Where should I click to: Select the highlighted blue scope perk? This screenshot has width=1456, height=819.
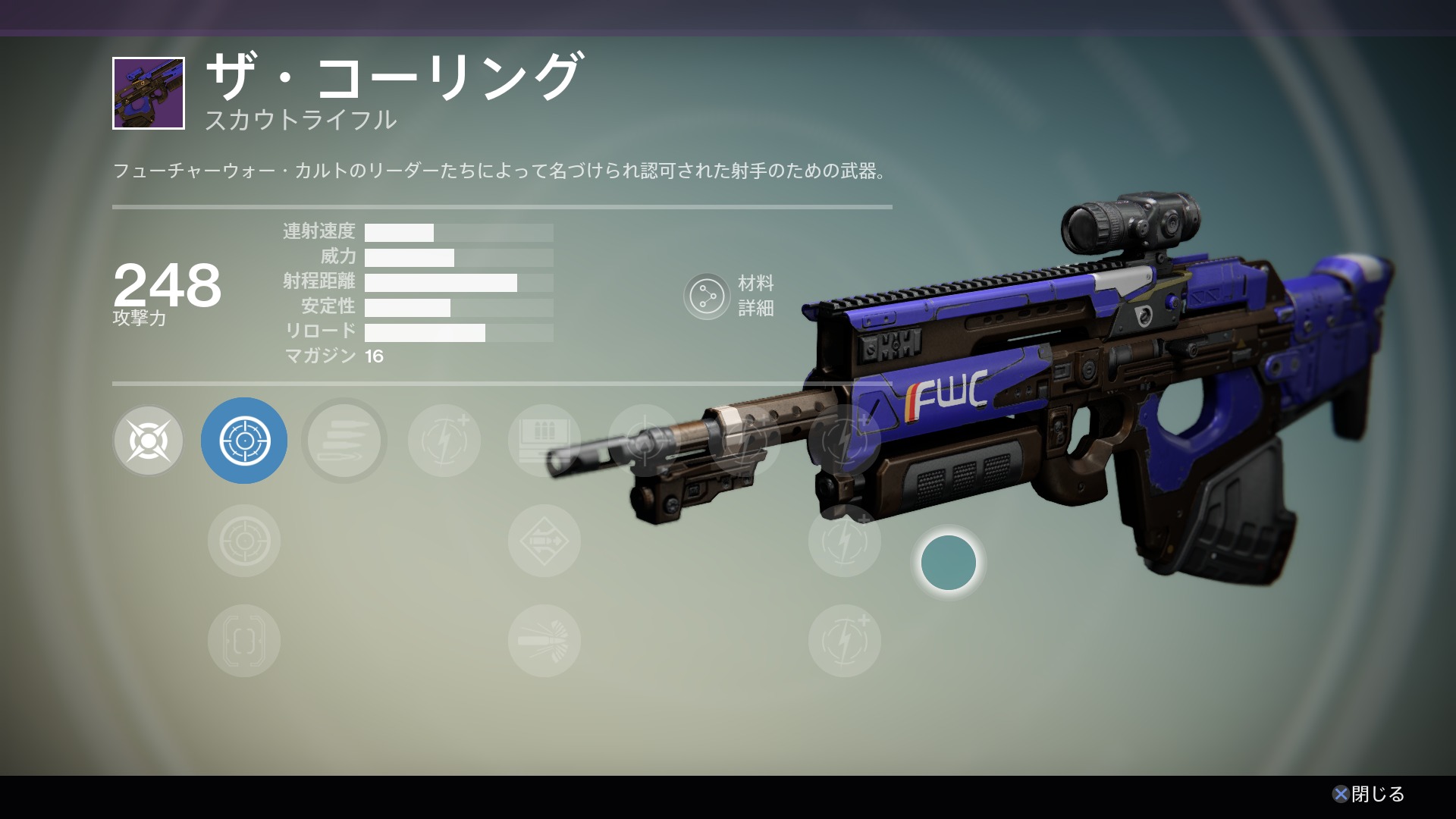(243, 441)
